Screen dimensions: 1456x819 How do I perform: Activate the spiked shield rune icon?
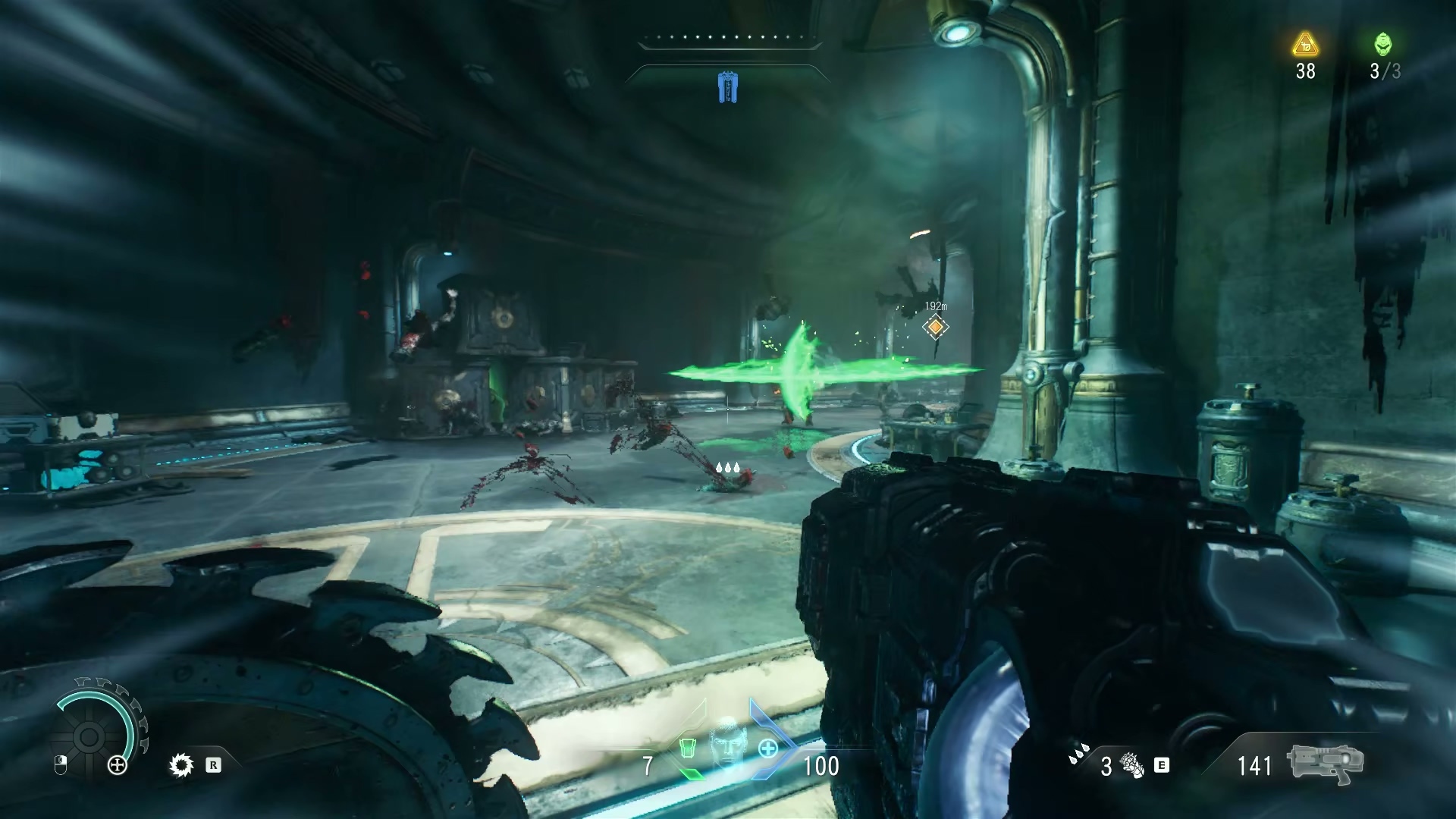(x=181, y=766)
